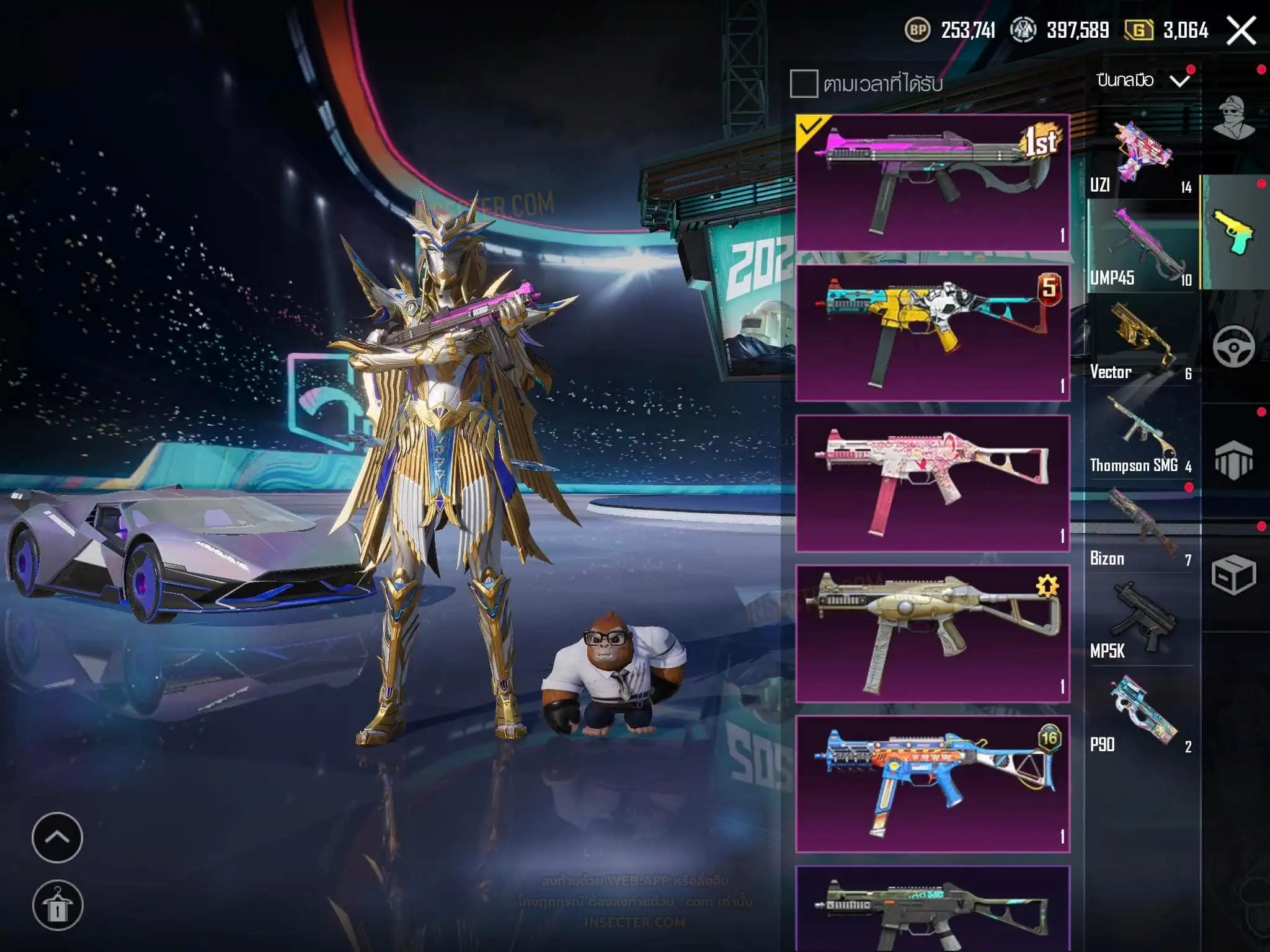Select the purple UMP45 skin with 1st badge

tap(933, 183)
